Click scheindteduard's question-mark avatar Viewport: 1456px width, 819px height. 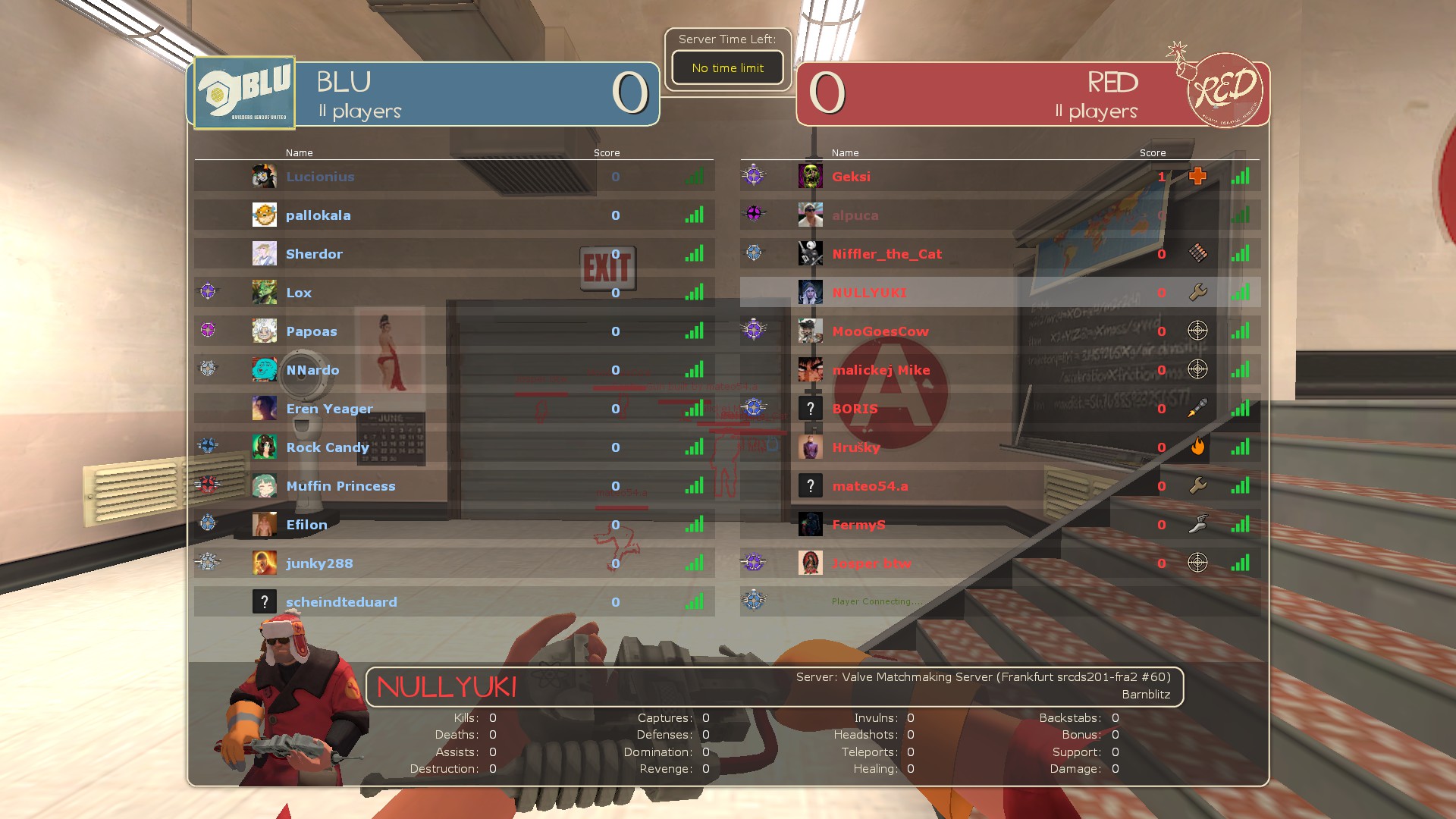pyautogui.click(x=264, y=601)
